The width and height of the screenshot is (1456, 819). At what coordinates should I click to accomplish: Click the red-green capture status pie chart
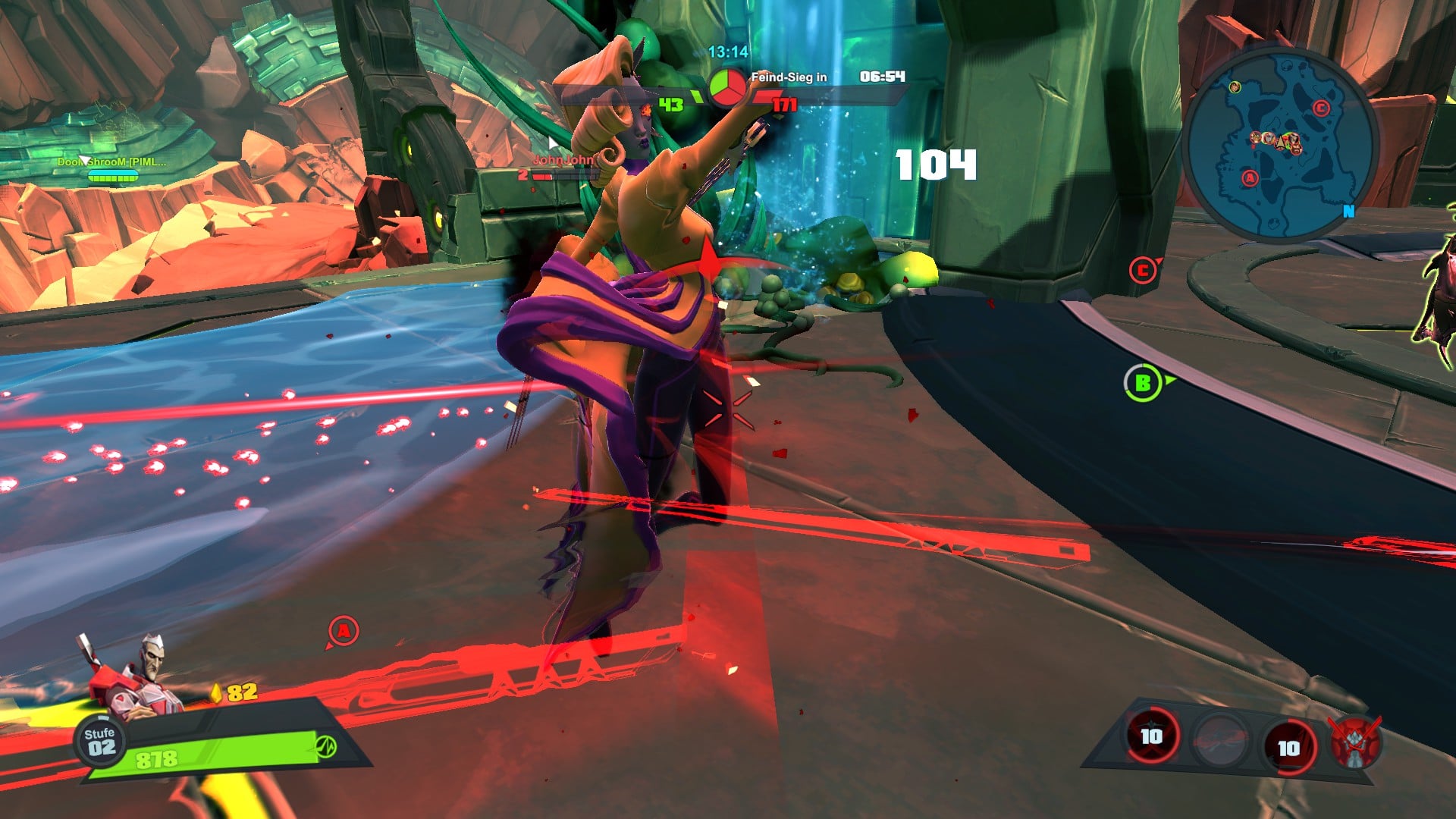[x=726, y=88]
